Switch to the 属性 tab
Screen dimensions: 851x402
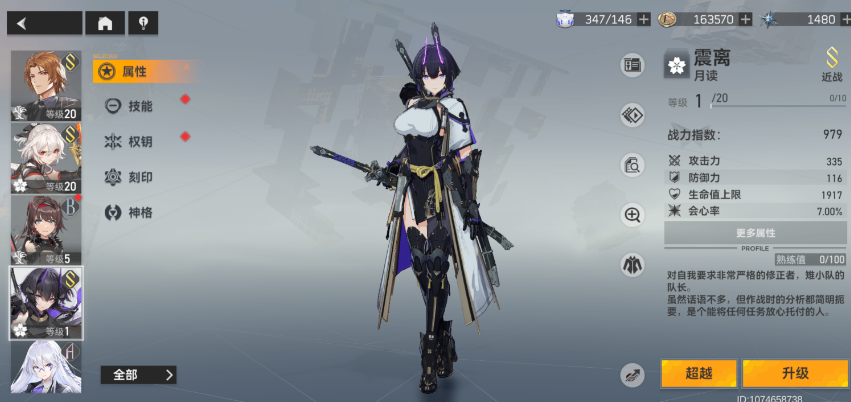click(x=135, y=71)
